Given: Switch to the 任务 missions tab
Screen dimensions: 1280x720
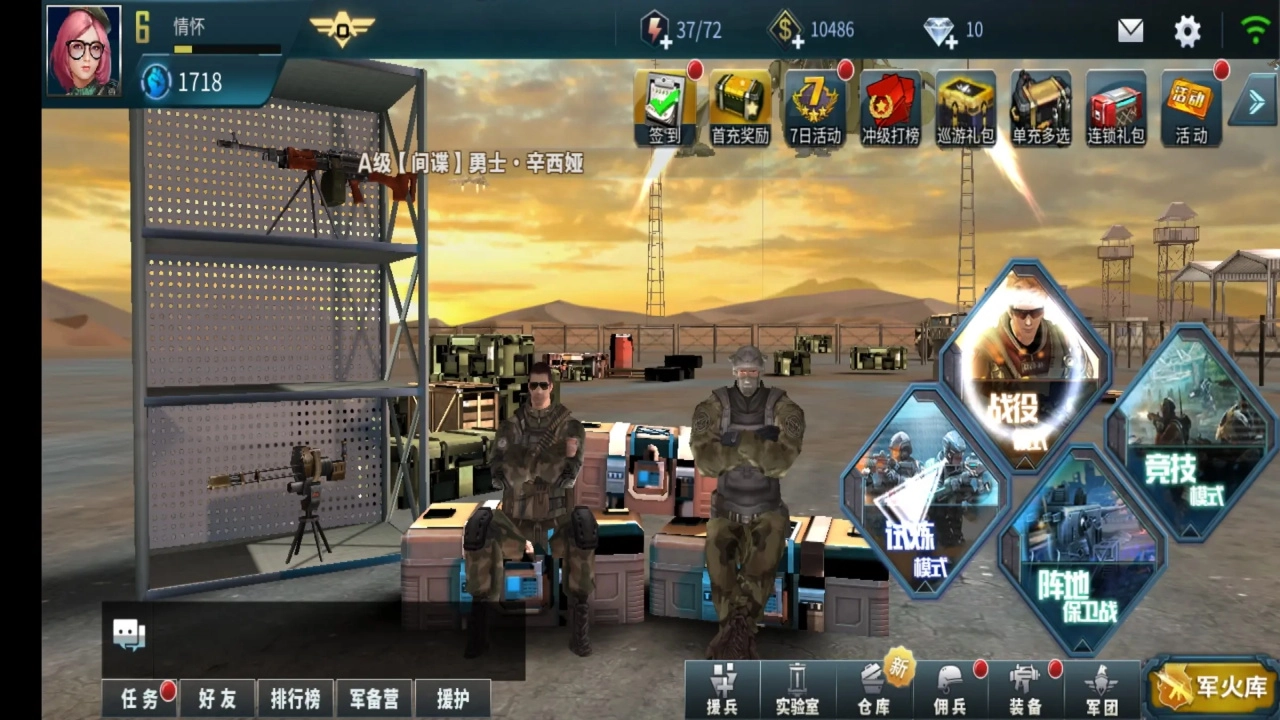Looking at the screenshot, I should pyautogui.click(x=138, y=700).
